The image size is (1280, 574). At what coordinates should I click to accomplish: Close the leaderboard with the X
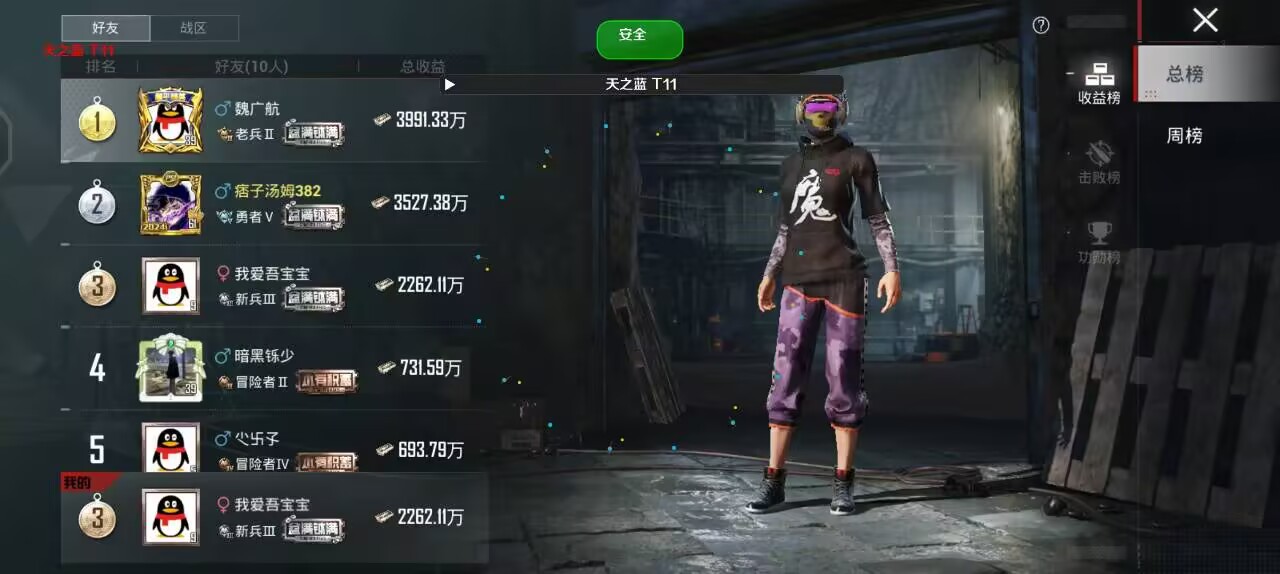pyautogui.click(x=1205, y=20)
